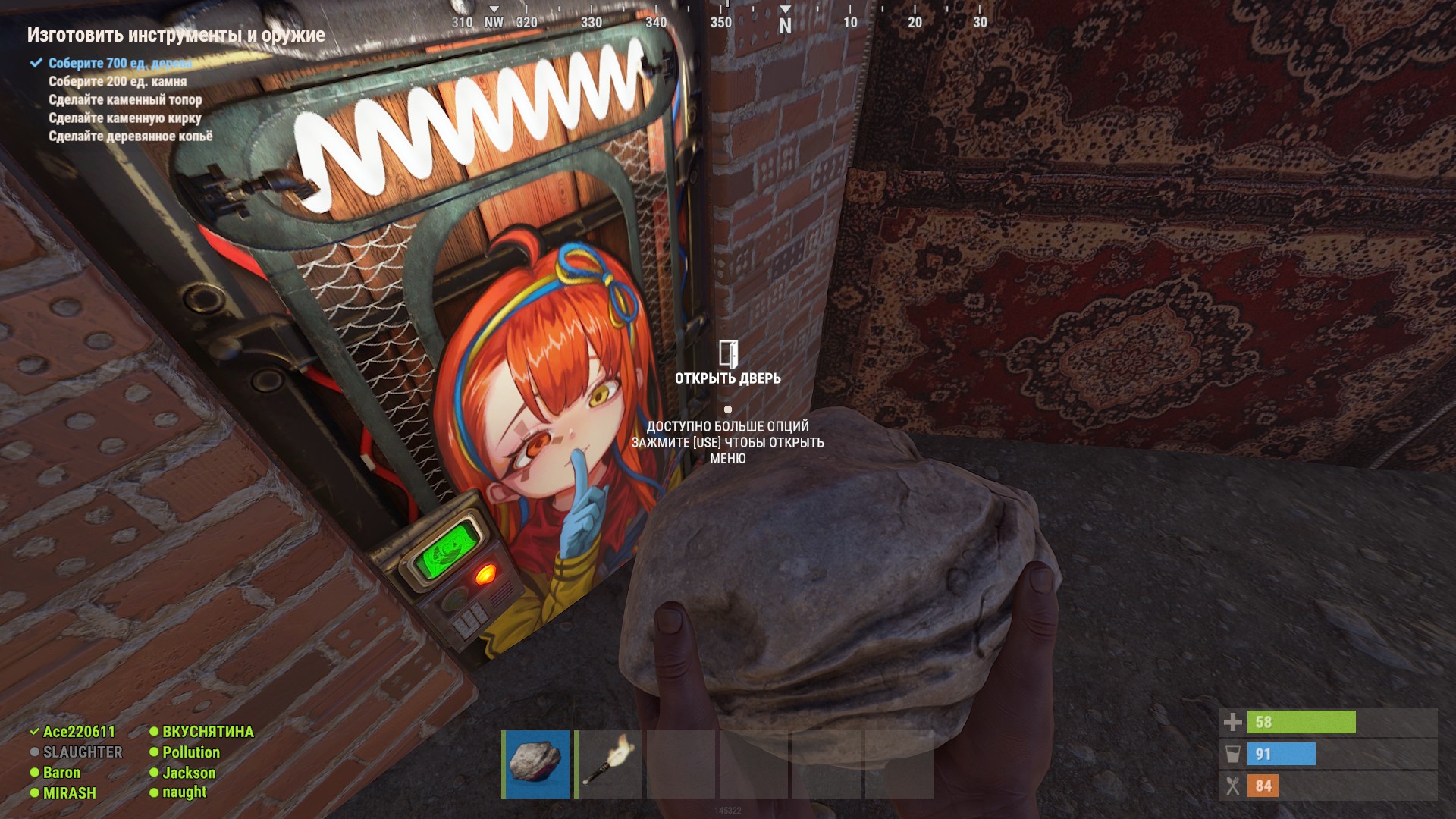Click the collect 200 stone objective
The width and height of the screenshot is (1456, 819).
point(118,81)
